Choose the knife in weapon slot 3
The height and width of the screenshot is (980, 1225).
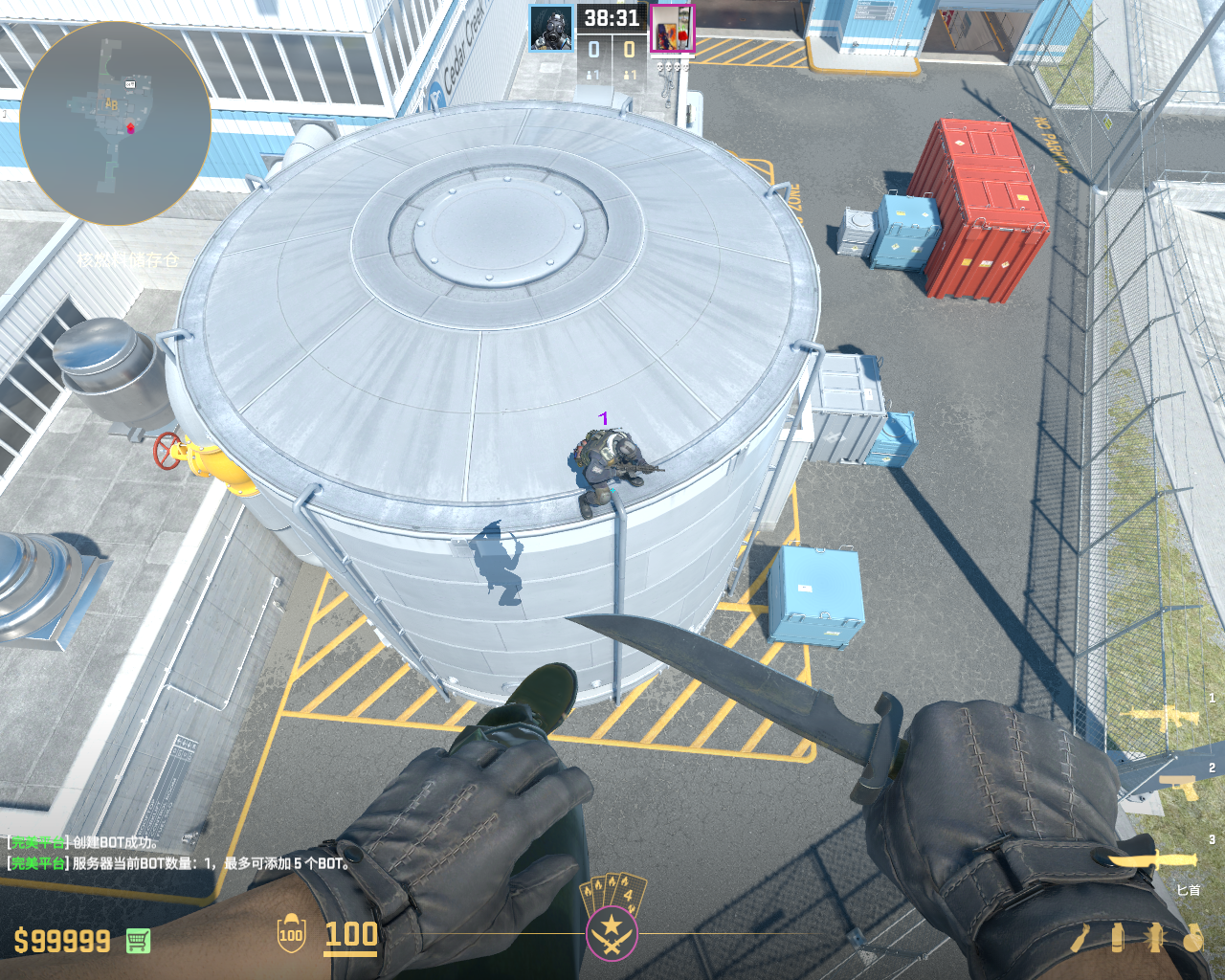[1153, 858]
